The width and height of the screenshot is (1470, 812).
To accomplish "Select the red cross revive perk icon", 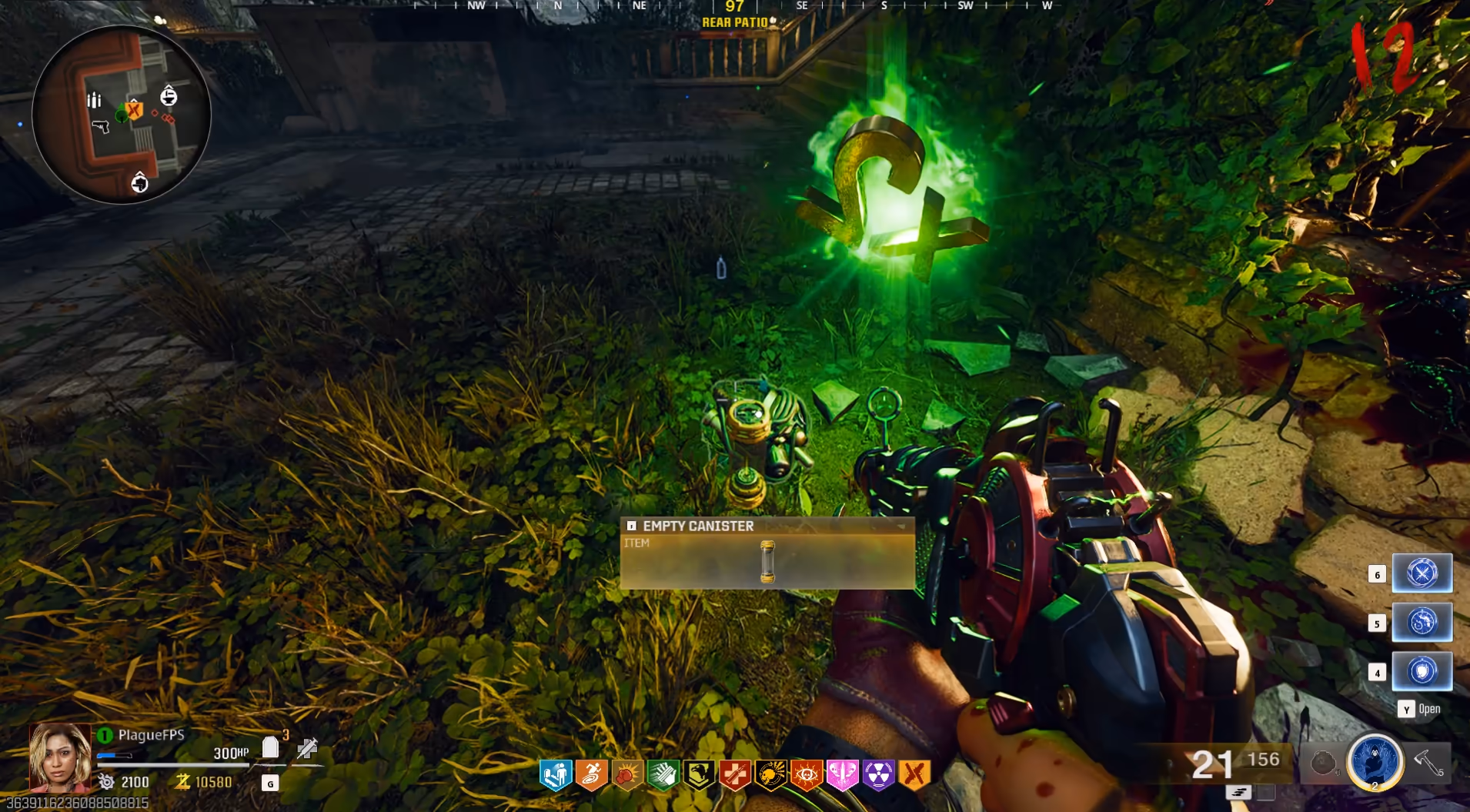I will coord(734,775).
